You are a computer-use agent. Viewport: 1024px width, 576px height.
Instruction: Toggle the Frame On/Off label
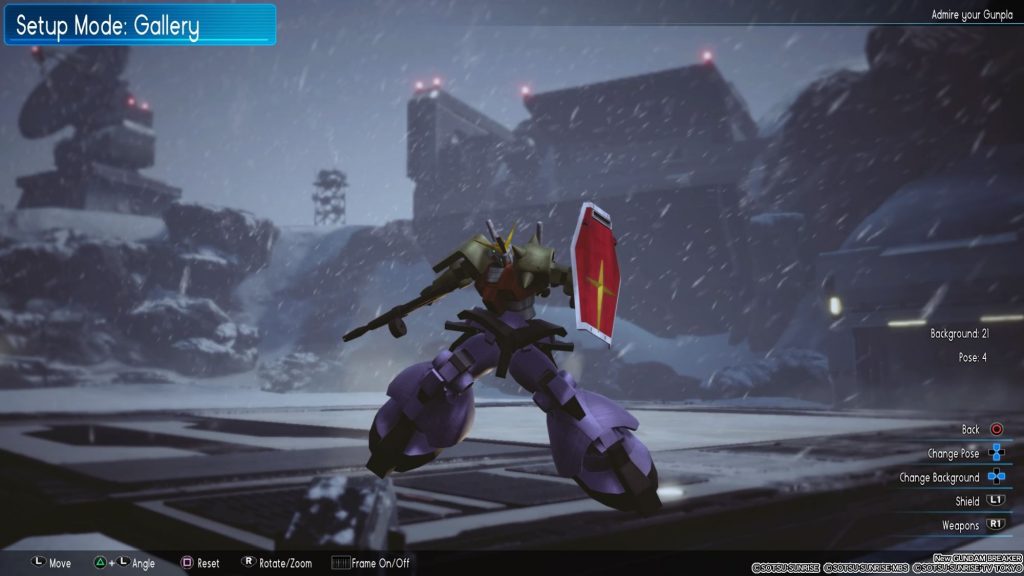(380, 564)
